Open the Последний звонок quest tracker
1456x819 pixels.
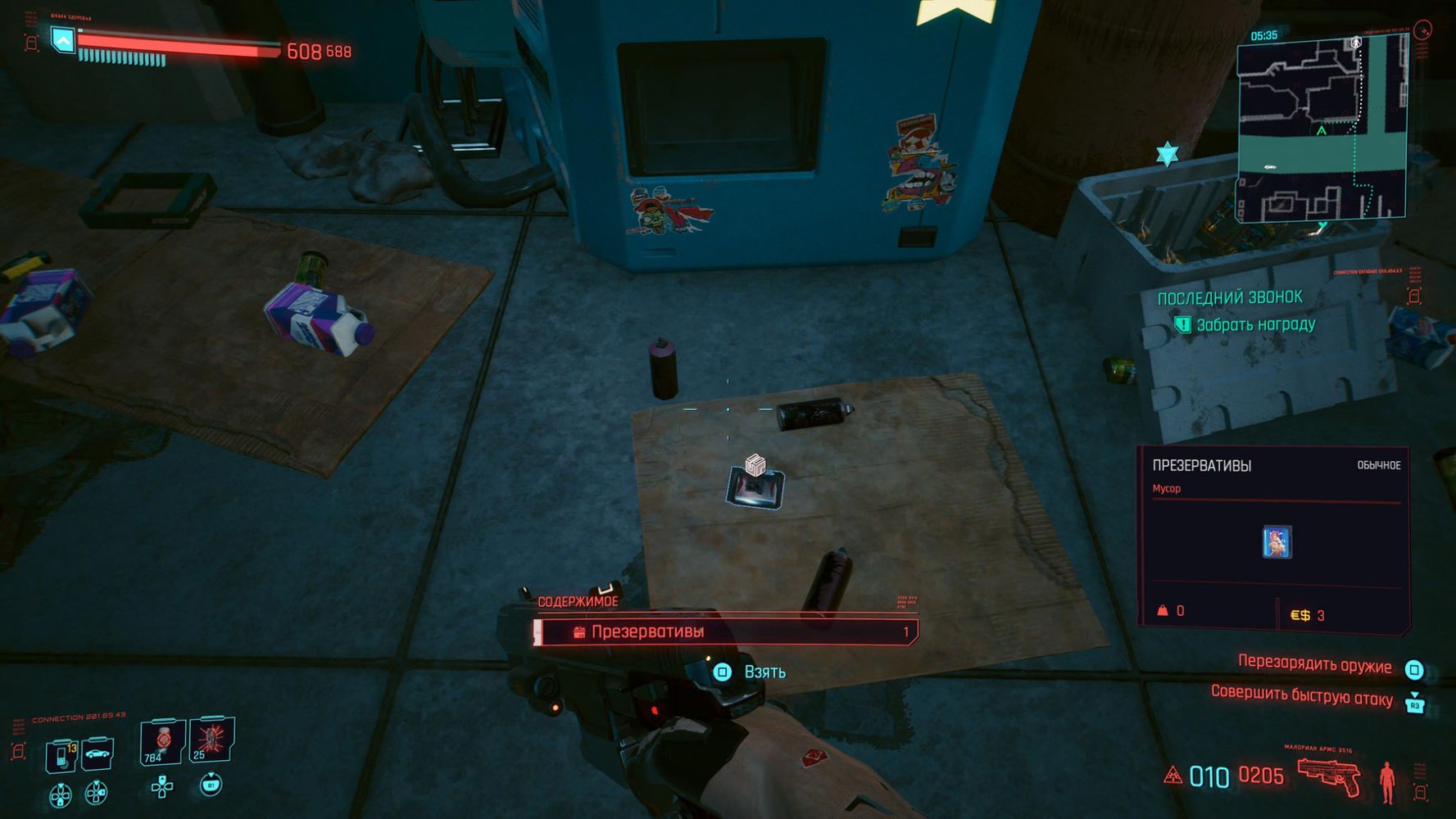(x=1229, y=298)
